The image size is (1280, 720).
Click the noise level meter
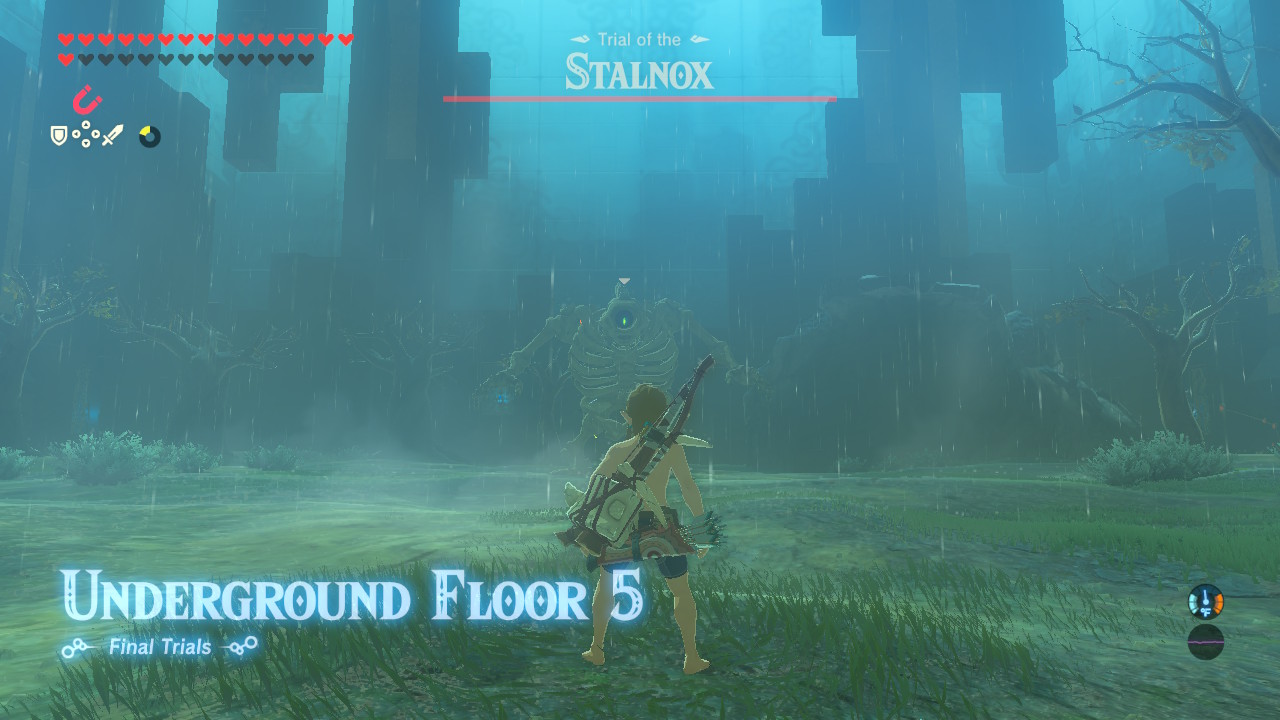tap(1205, 642)
